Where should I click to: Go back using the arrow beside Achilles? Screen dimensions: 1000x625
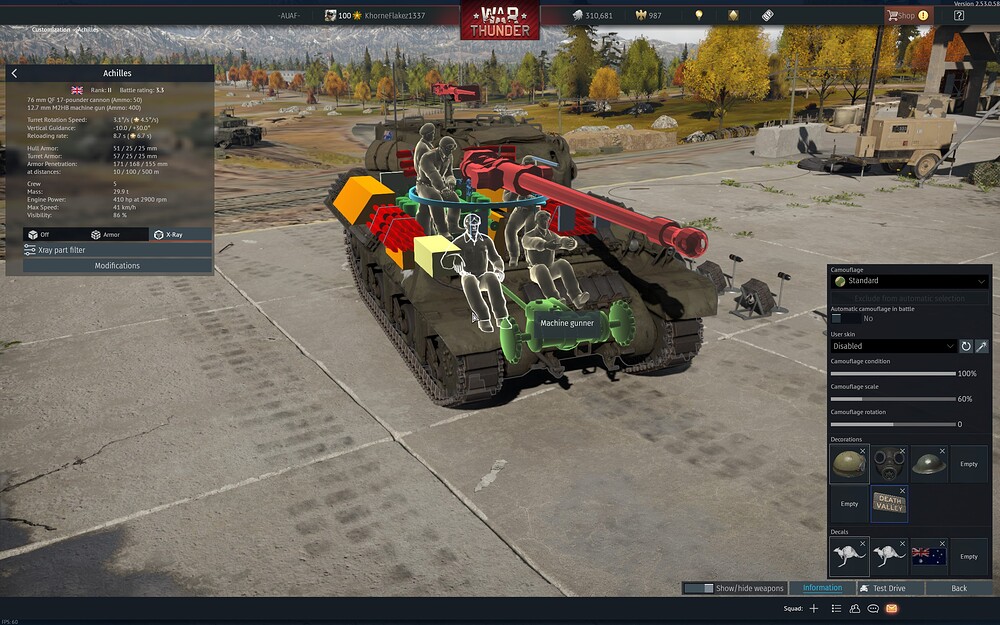tap(14, 73)
